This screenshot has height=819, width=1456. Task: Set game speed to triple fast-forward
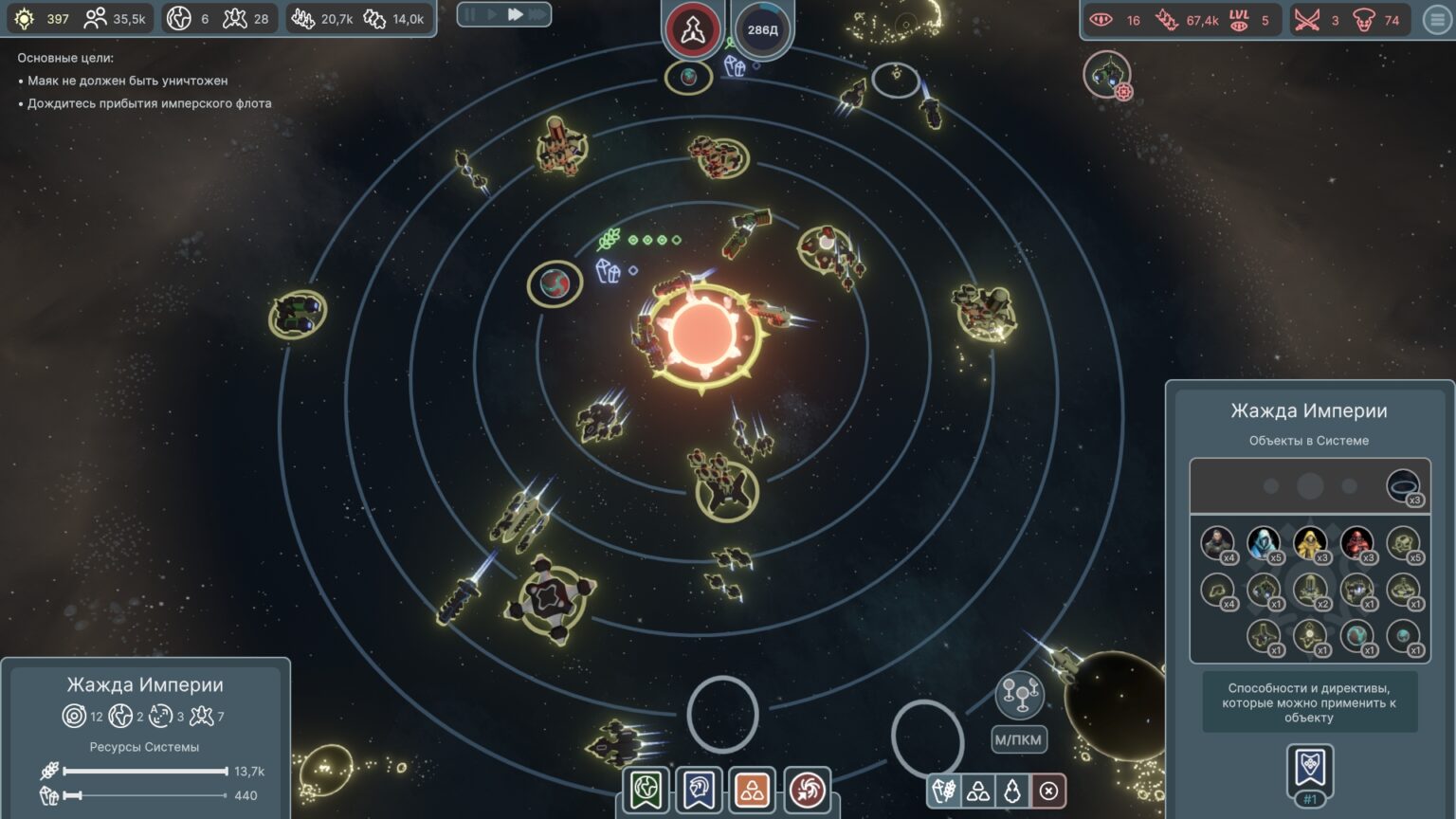537,15
